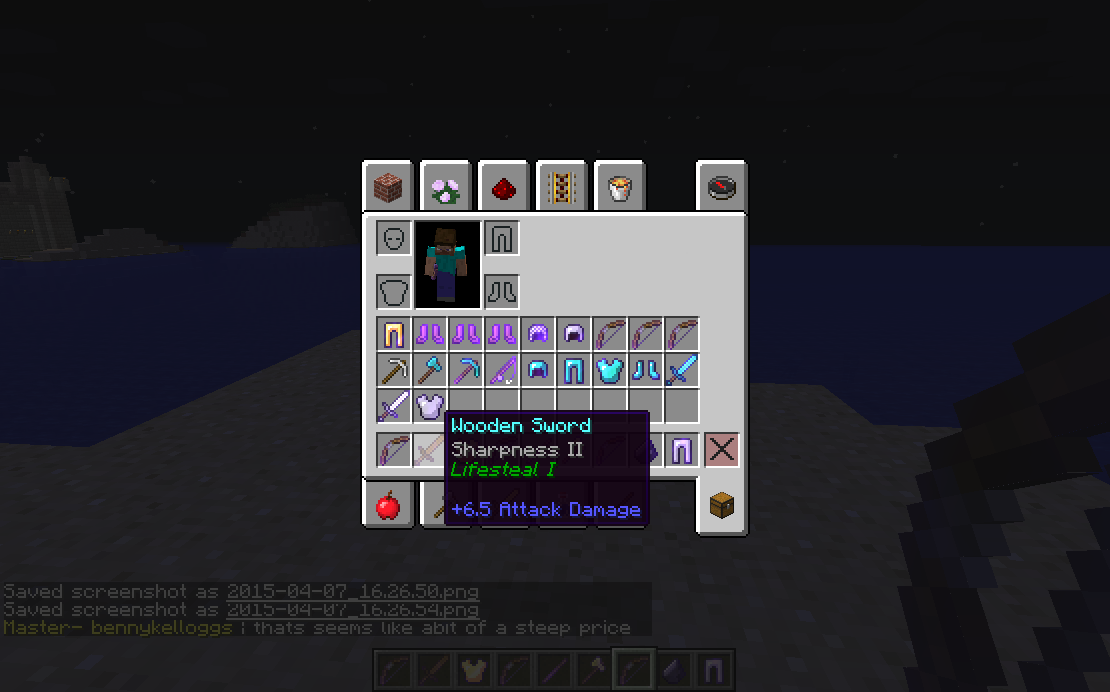The width and height of the screenshot is (1110, 692).
Task: Switch to the Foodstuffs apple tab
Action: coord(388,505)
